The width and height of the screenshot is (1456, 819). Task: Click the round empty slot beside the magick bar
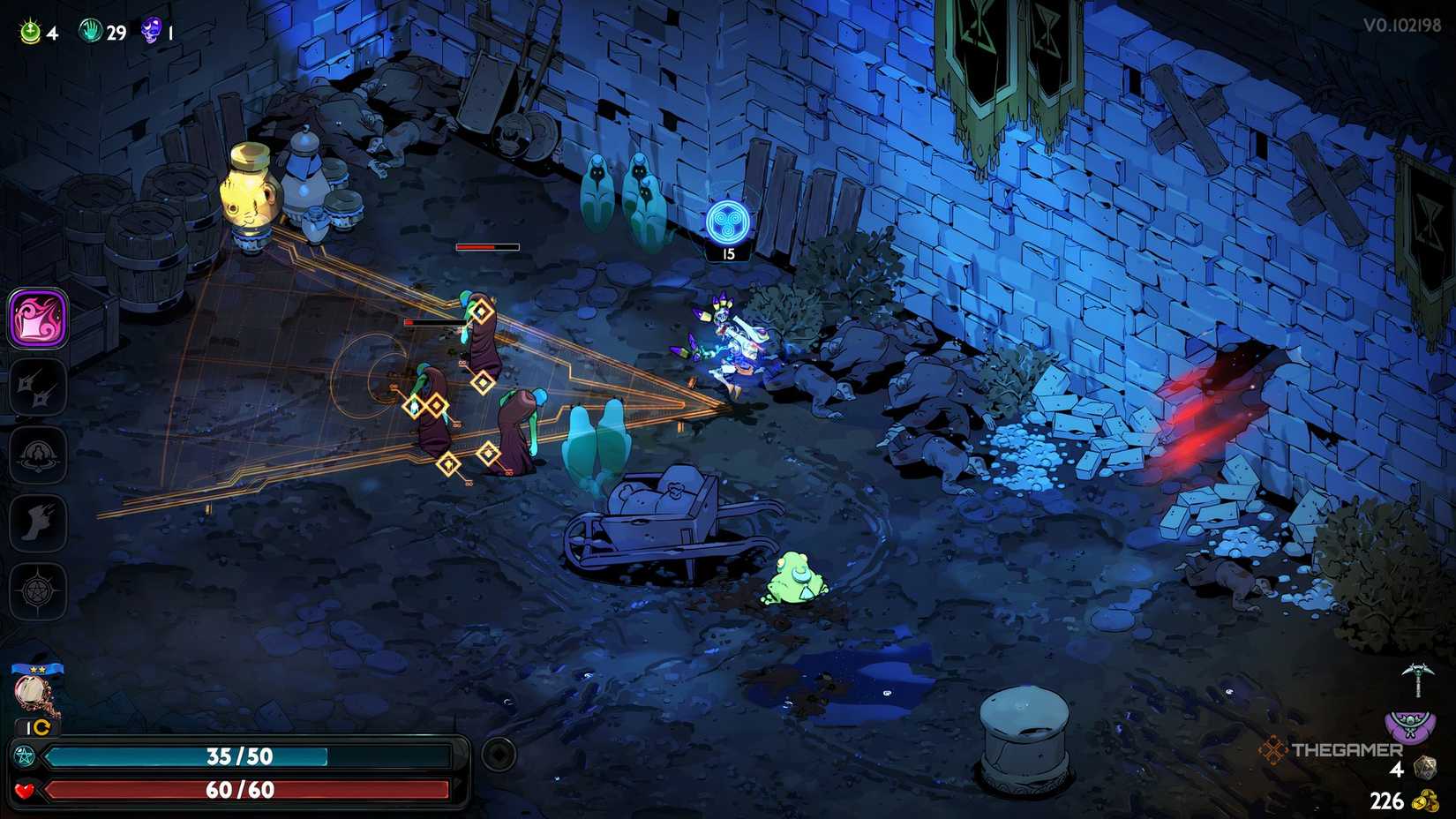pos(499,755)
